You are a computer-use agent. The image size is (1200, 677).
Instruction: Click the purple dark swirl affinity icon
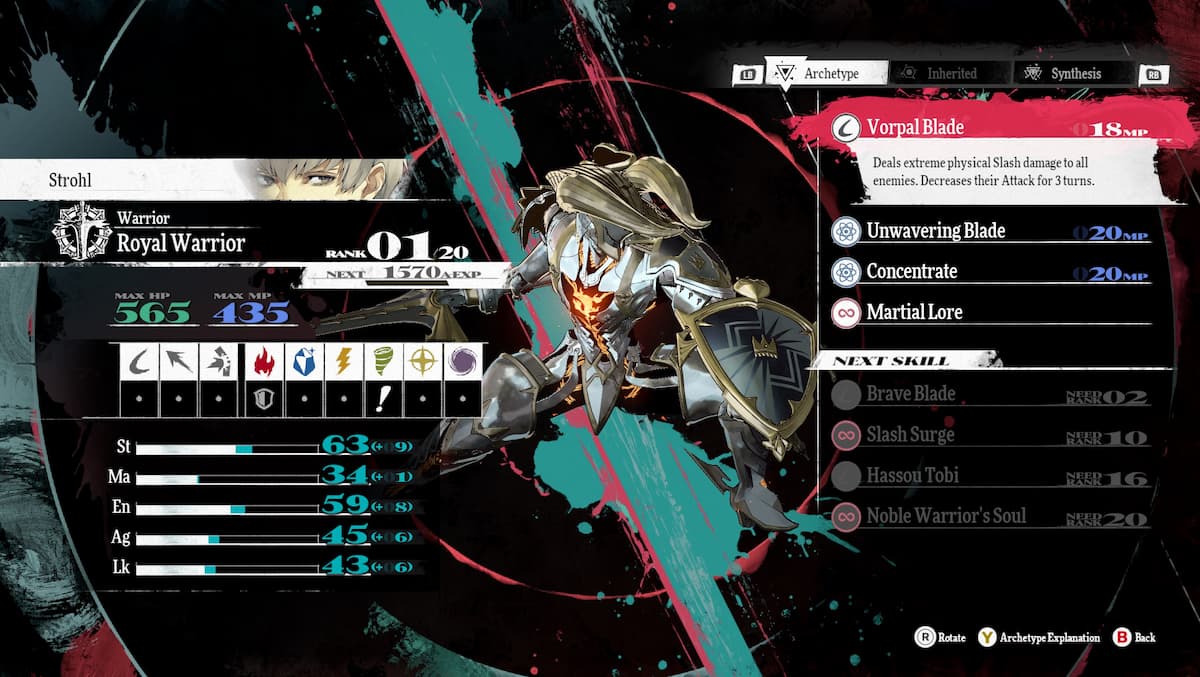point(464,361)
